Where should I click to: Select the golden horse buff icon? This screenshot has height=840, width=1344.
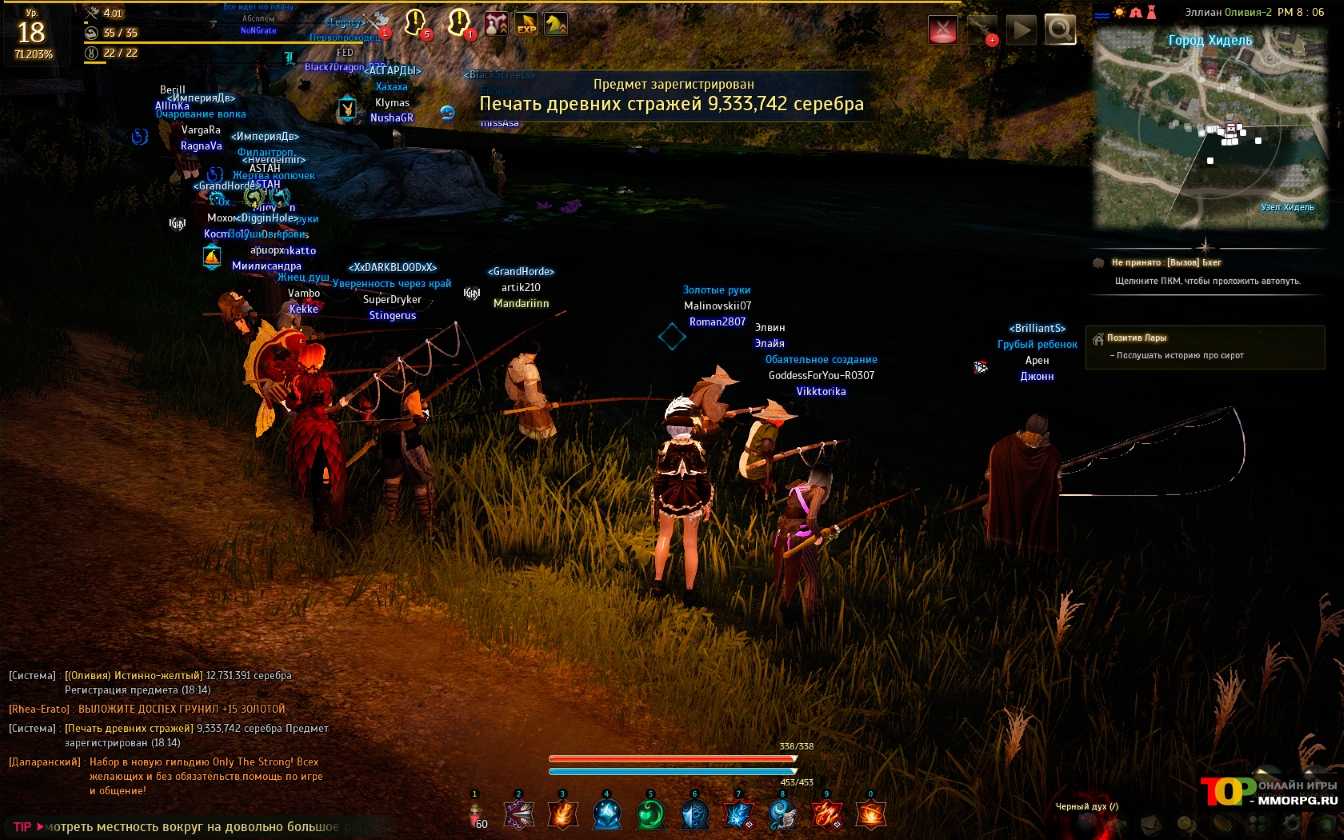coord(555,24)
